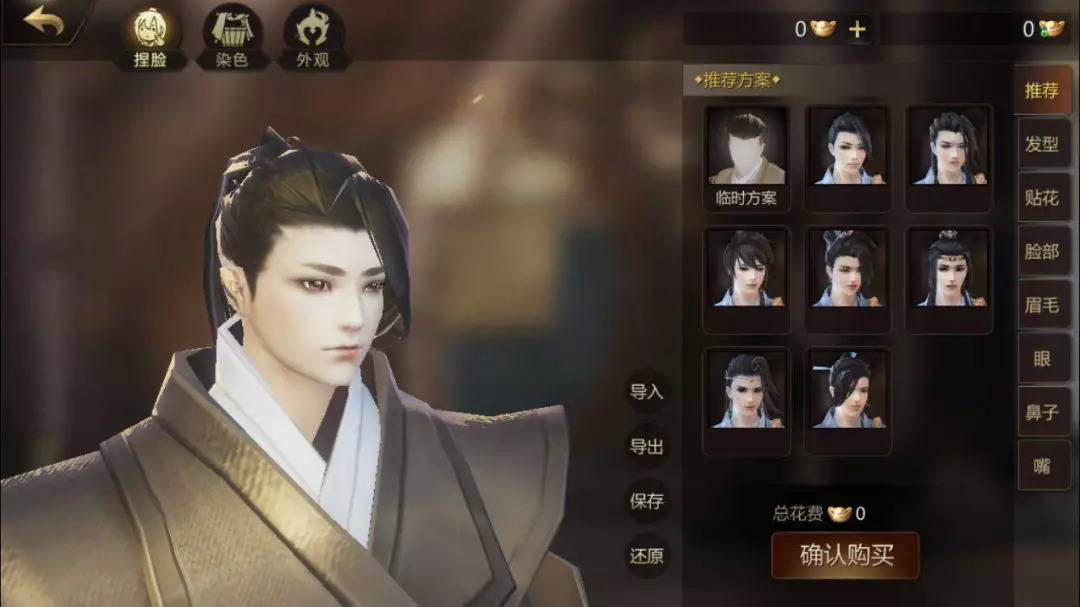Click the 导入 import button
This screenshot has width=1080, height=607.
[x=647, y=392]
